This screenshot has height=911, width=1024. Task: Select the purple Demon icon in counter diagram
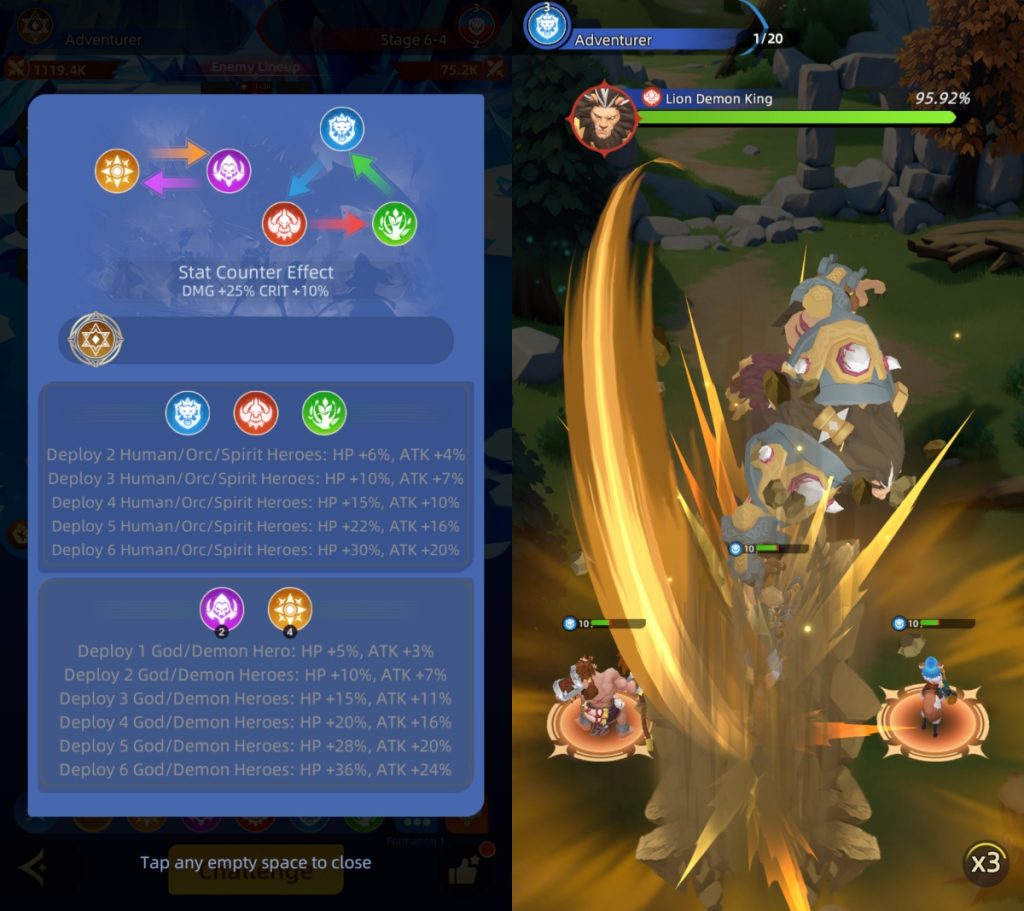(228, 171)
